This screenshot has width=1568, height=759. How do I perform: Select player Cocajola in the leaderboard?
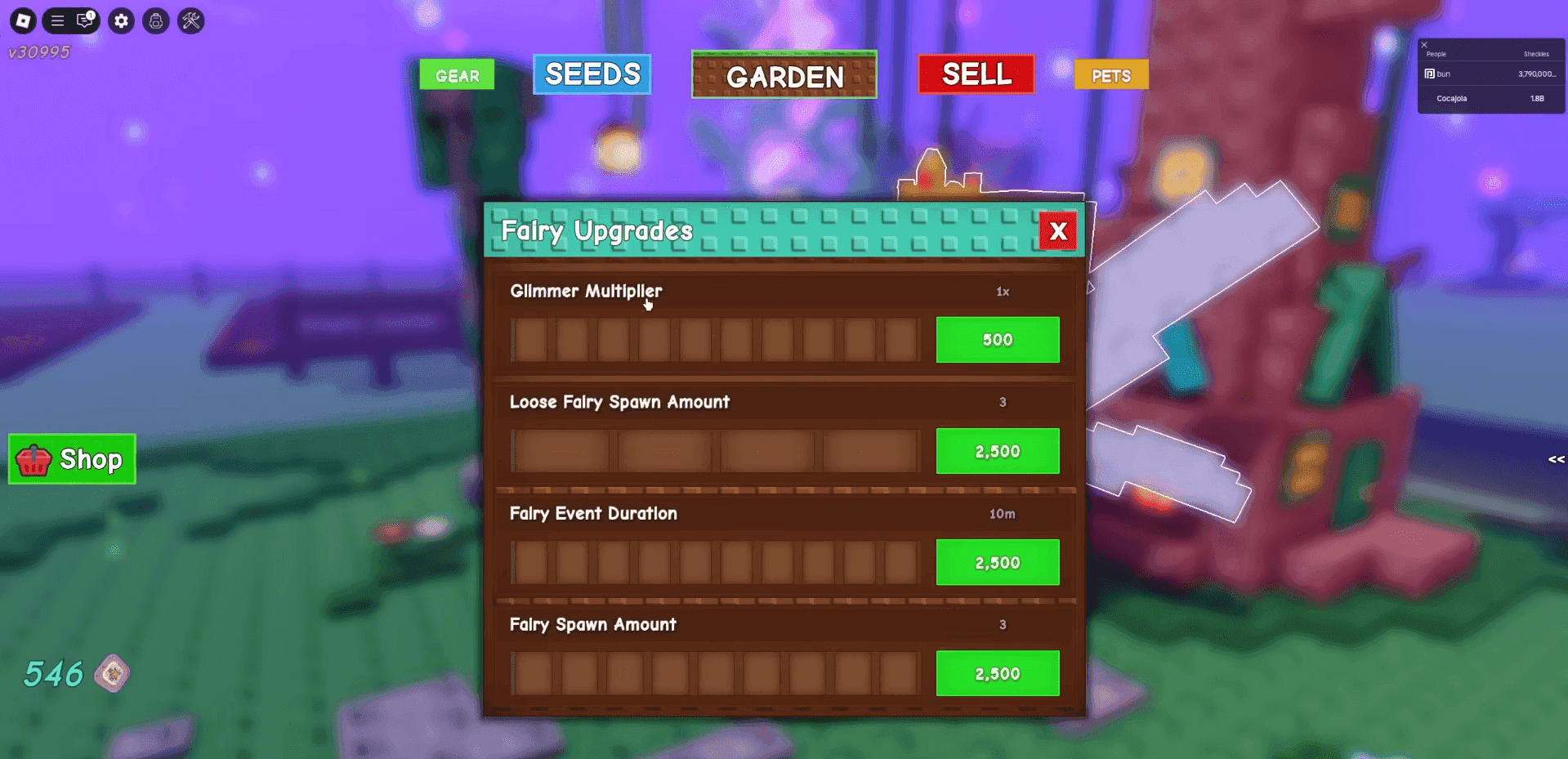click(x=1451, y=99)
